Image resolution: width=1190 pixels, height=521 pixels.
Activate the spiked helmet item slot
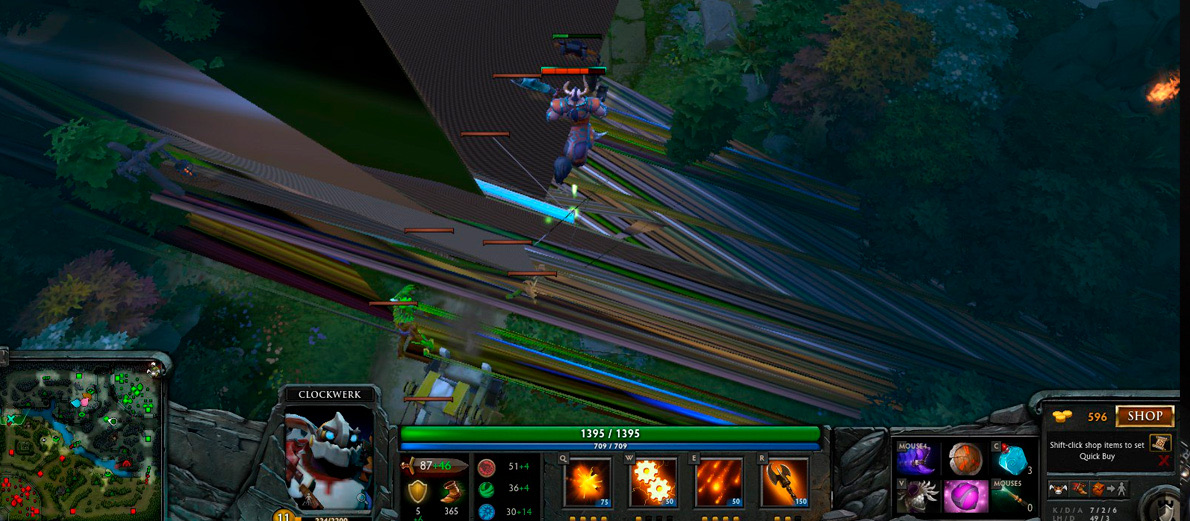click(x=917, y=497)
